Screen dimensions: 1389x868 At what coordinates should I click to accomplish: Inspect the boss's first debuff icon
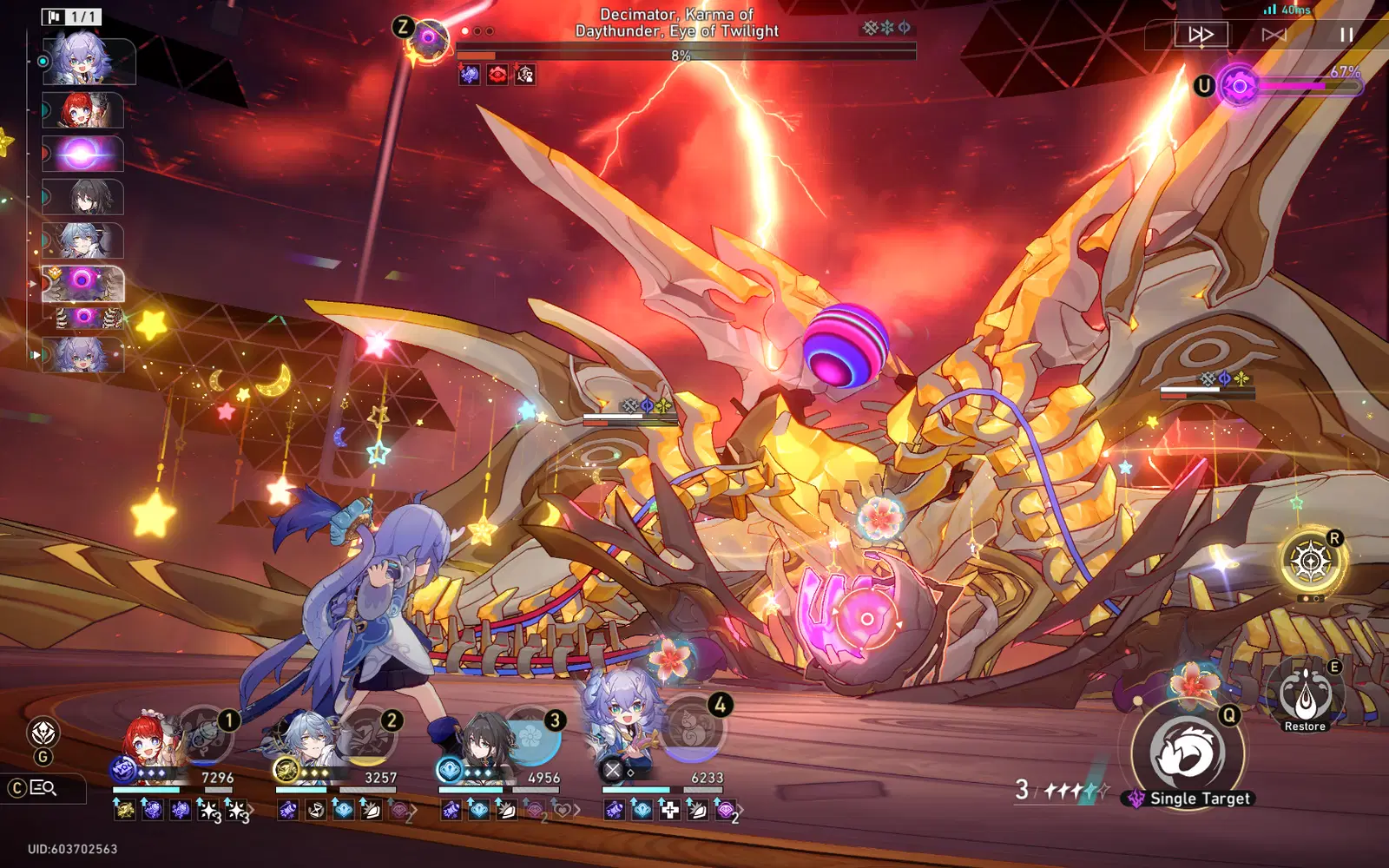(x=470, y=76)
